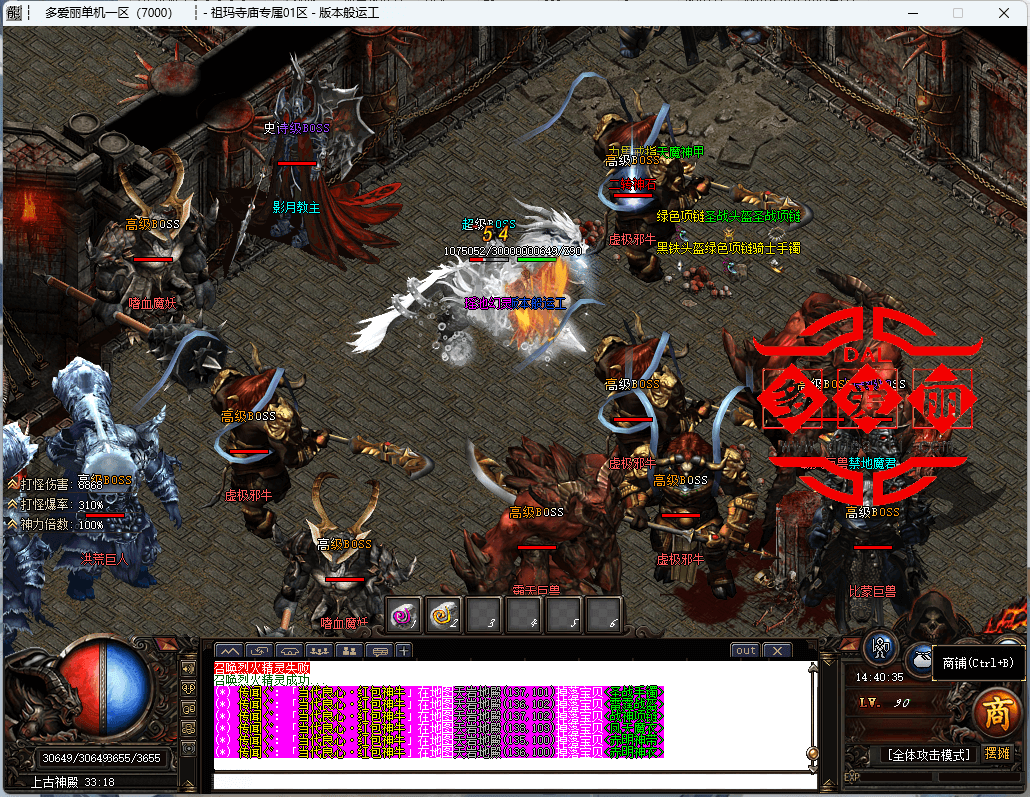Toggle the 全体攻击模式 attack mode label
Screen dimensions: 1030x797
coord(927,754)
